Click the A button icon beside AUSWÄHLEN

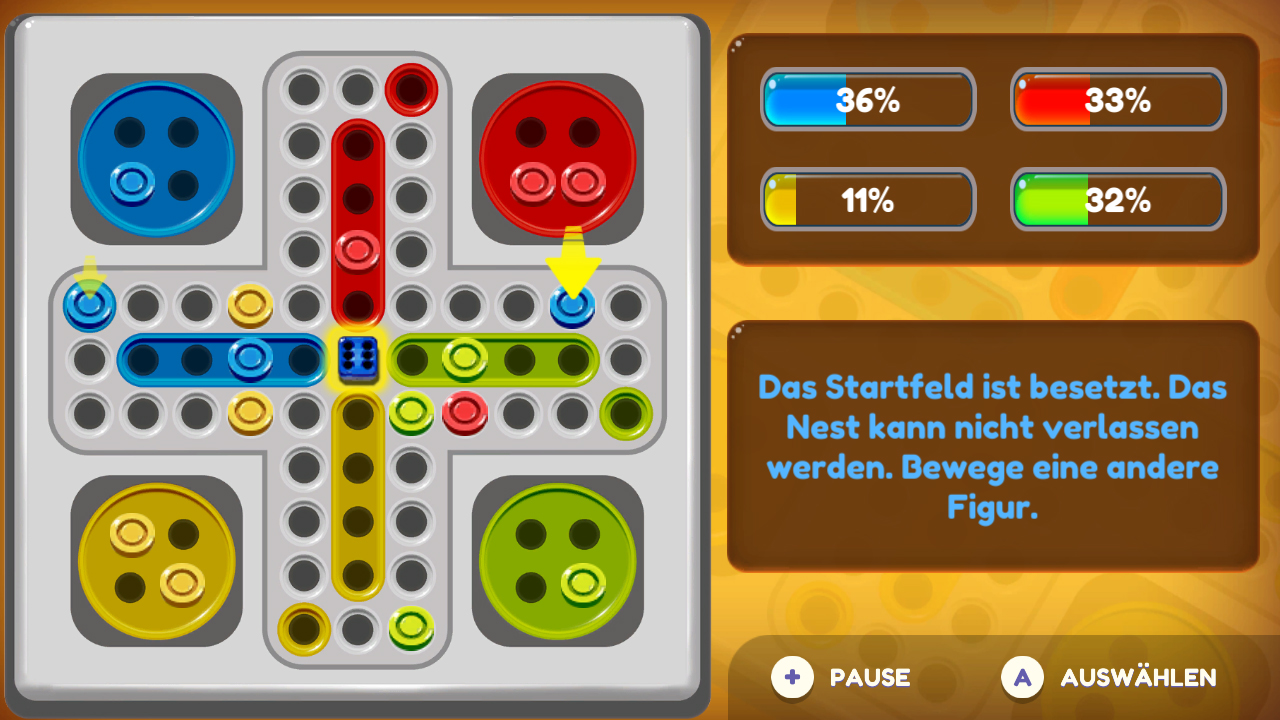1021,677
